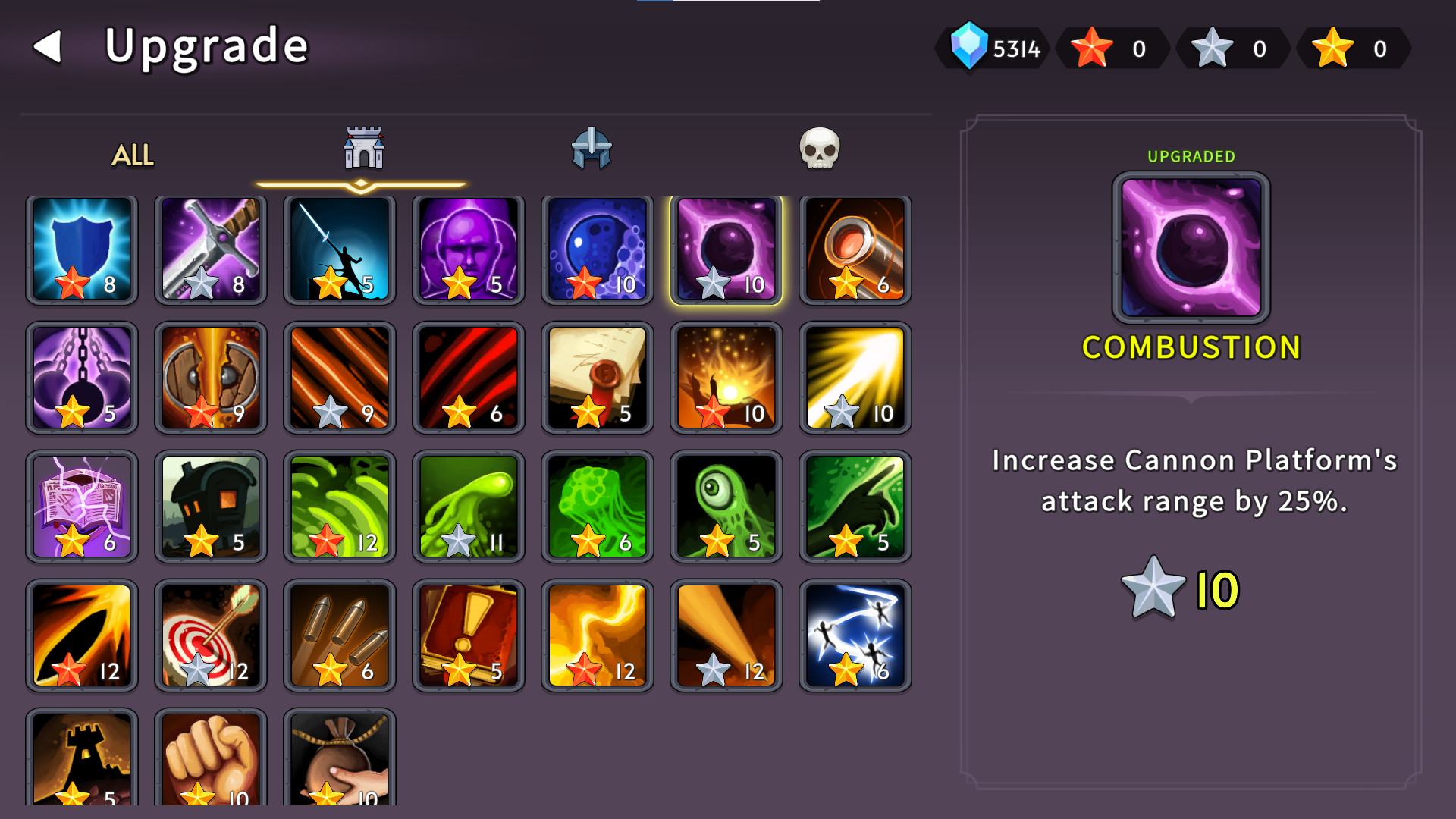Select the blue shield upgrade

(80, 250)
